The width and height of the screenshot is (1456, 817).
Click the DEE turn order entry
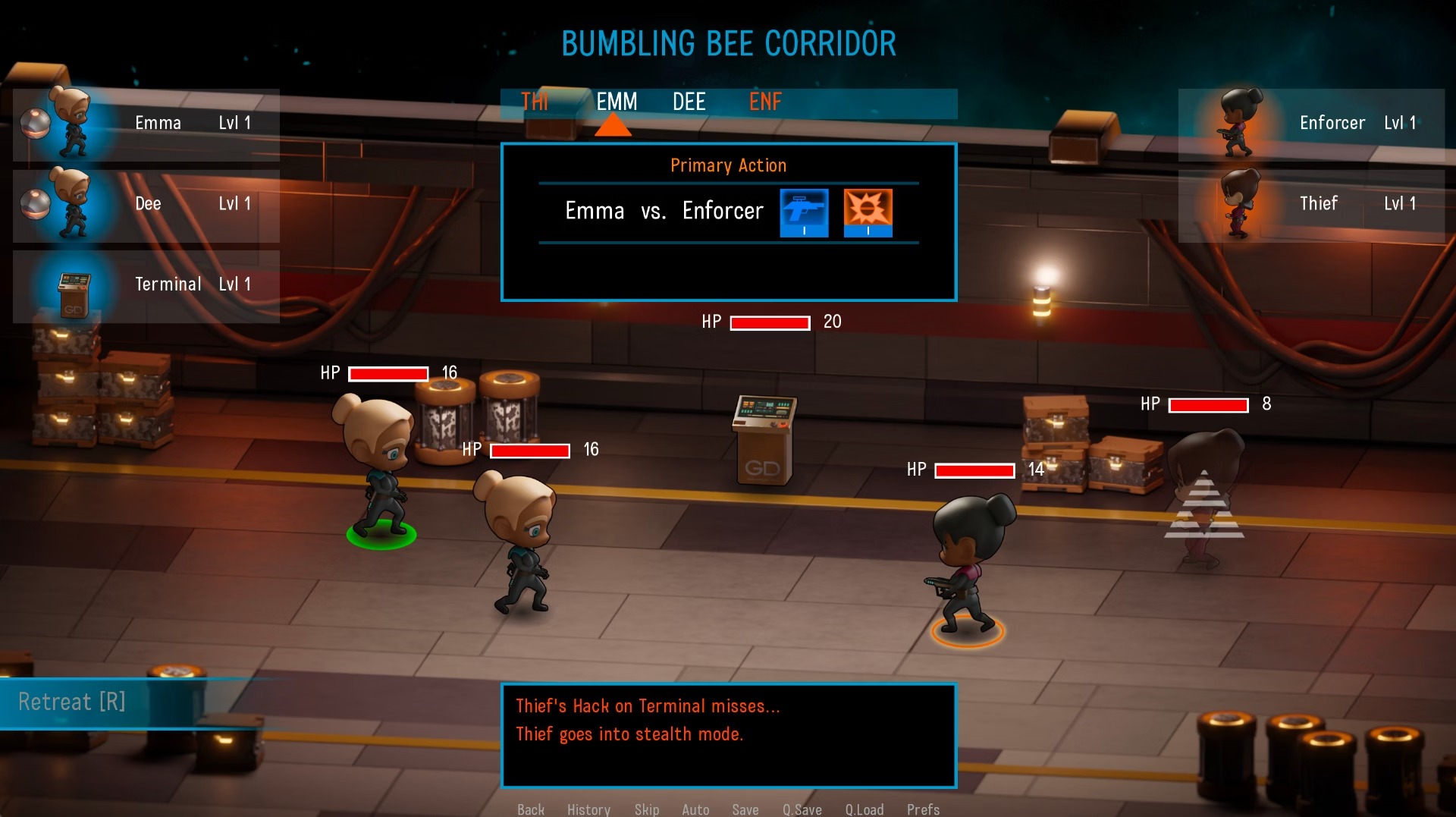[689, 102]
